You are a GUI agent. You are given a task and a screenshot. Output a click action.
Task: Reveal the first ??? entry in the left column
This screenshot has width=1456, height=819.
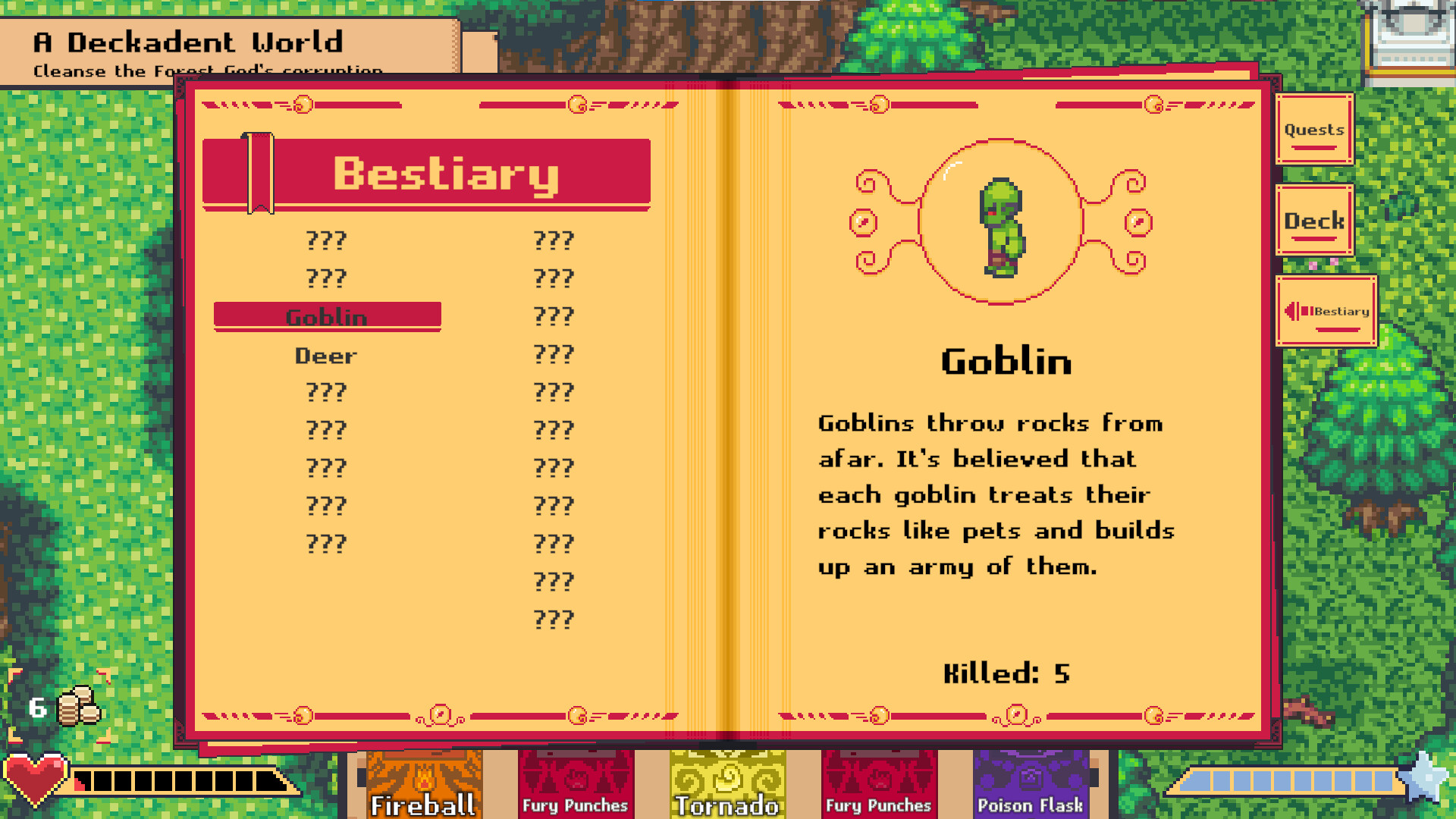click(x=326, y=241)
